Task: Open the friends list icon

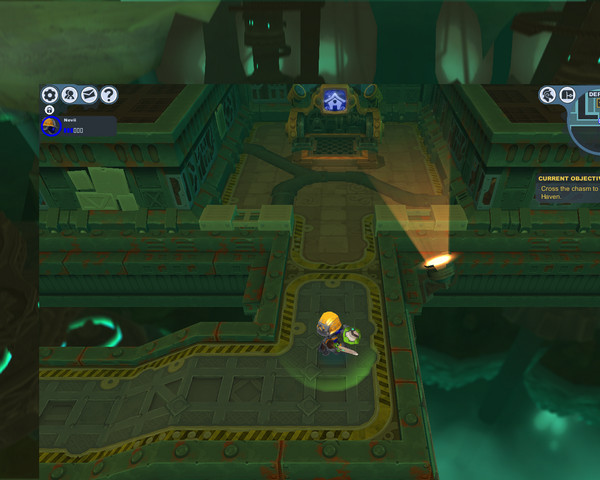Action: pos(69,95)
